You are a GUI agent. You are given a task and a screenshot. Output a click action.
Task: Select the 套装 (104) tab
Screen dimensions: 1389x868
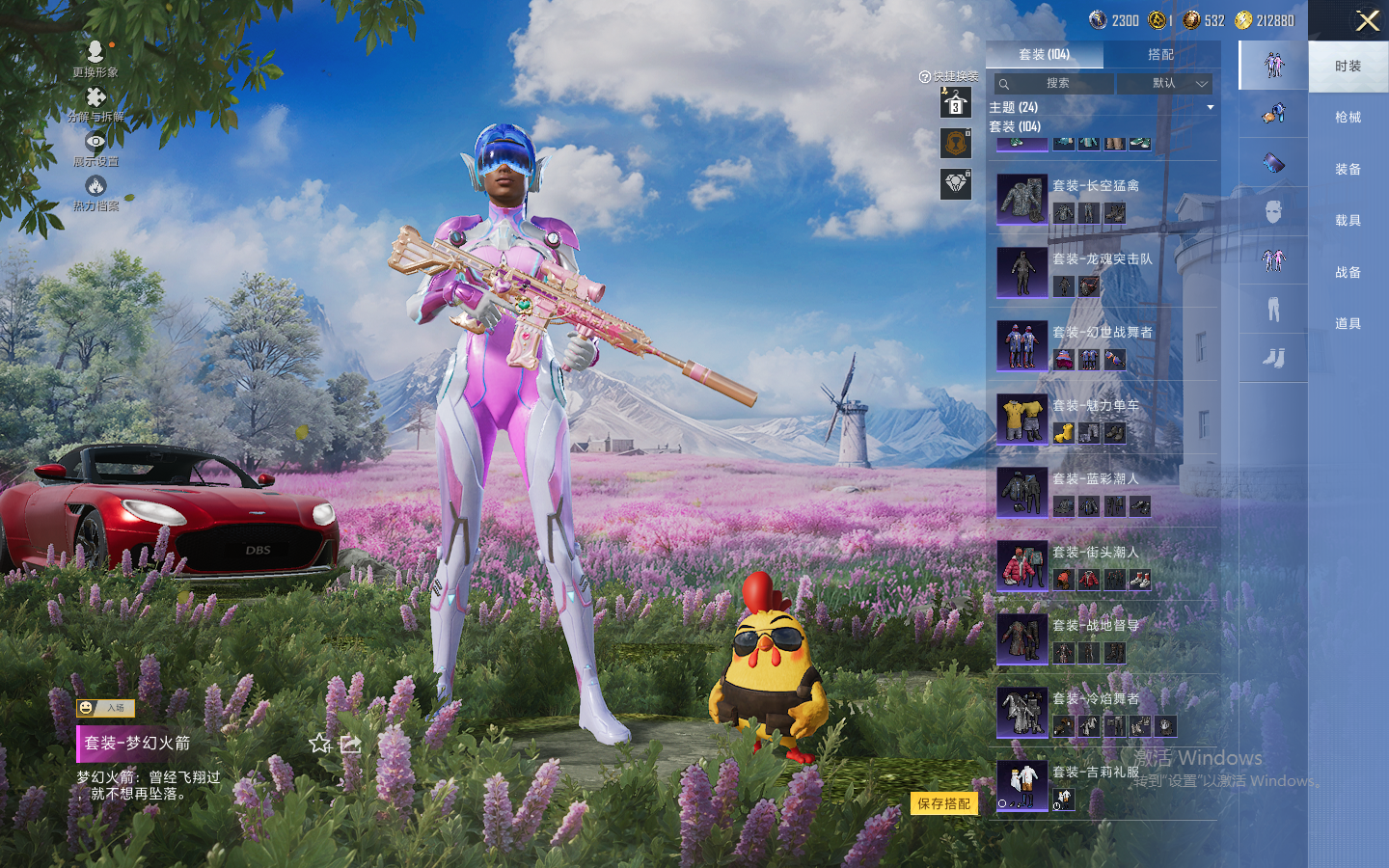pyautogui.click(x=1044, y=55)
